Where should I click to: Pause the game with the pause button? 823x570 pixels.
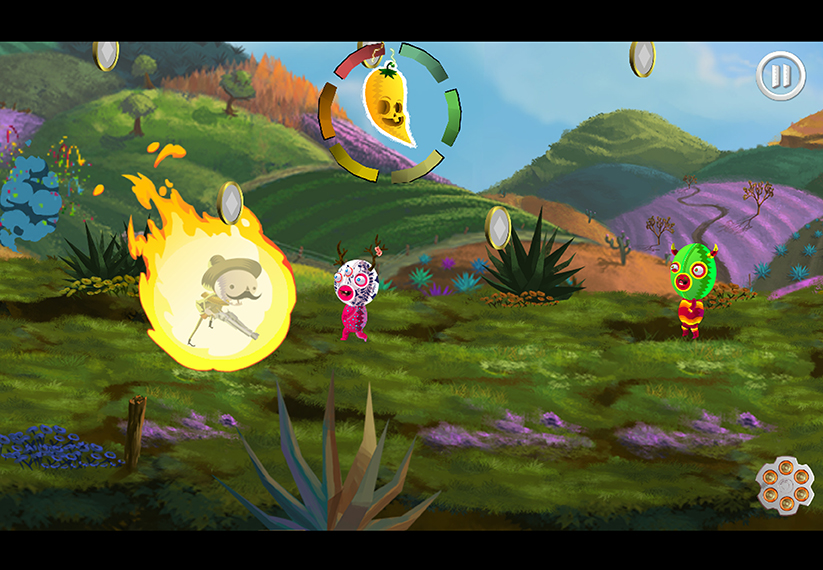pos(780,76)
